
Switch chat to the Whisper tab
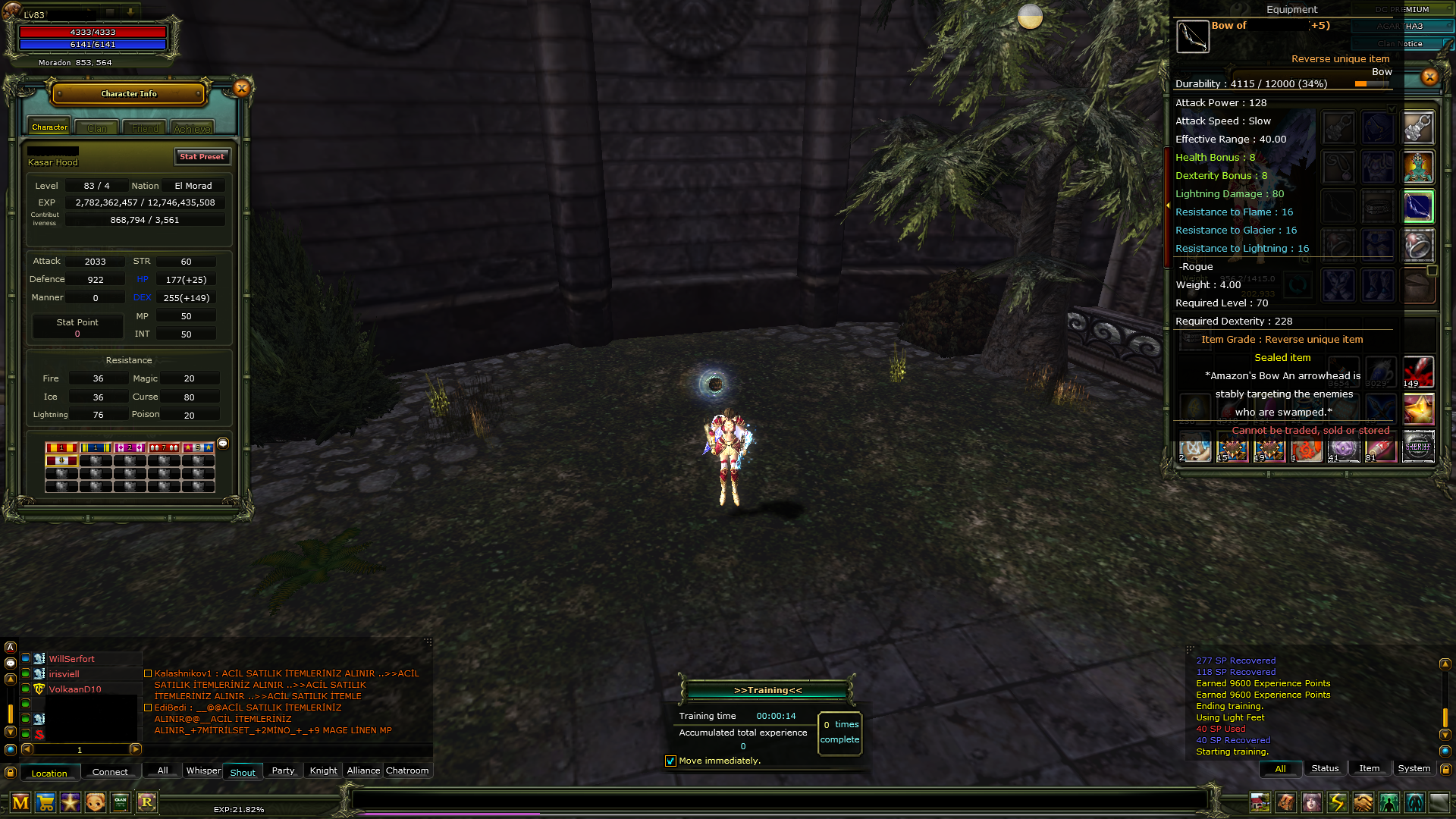pyautogui.click(x=203, y=770)
